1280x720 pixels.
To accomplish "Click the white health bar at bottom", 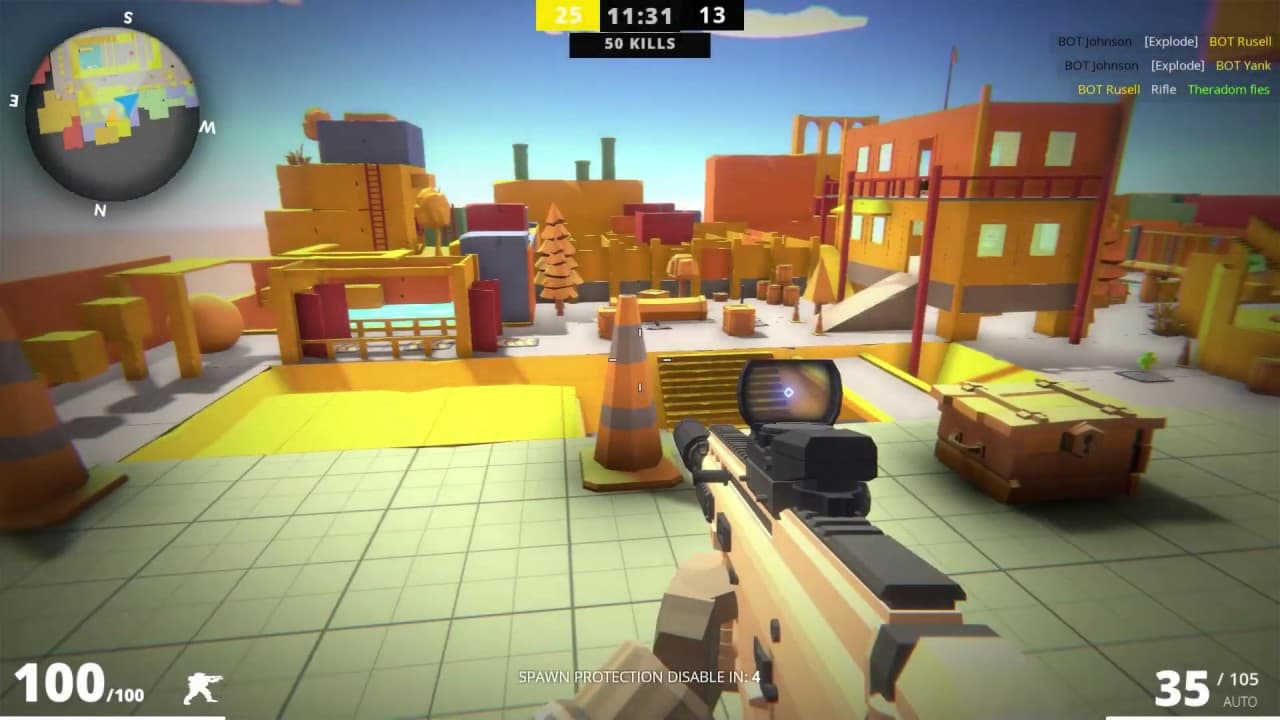I will 110,716.
